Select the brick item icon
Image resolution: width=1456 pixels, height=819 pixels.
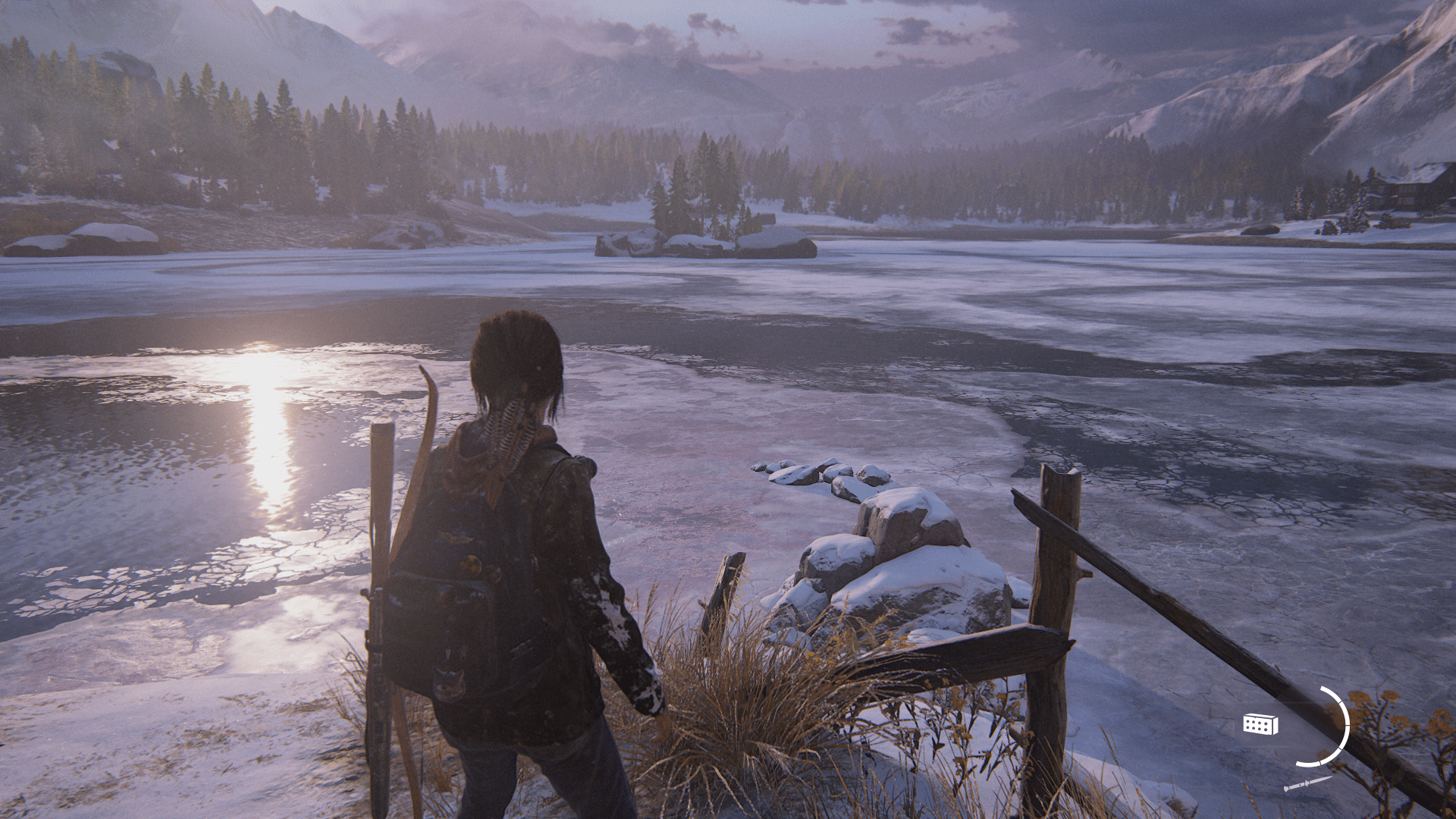[x=1260, y=724]
